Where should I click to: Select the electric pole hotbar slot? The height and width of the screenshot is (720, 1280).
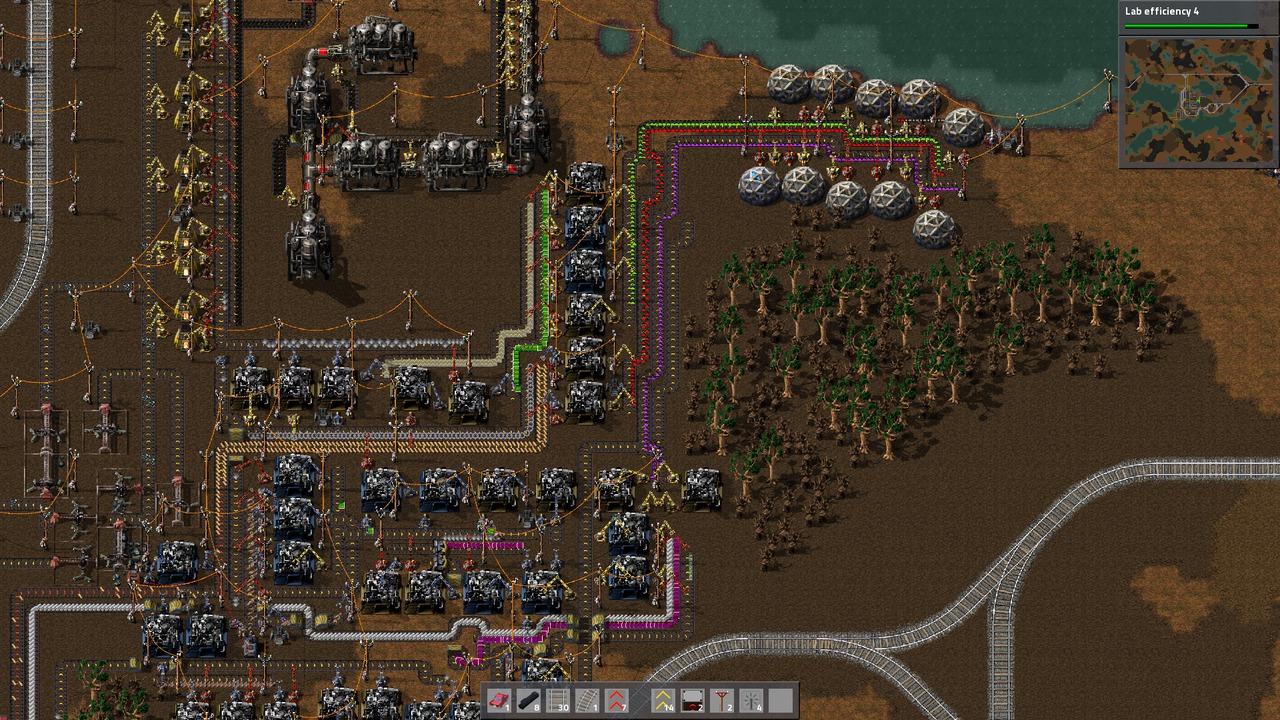pyautogui.click(x=721, y=701)
